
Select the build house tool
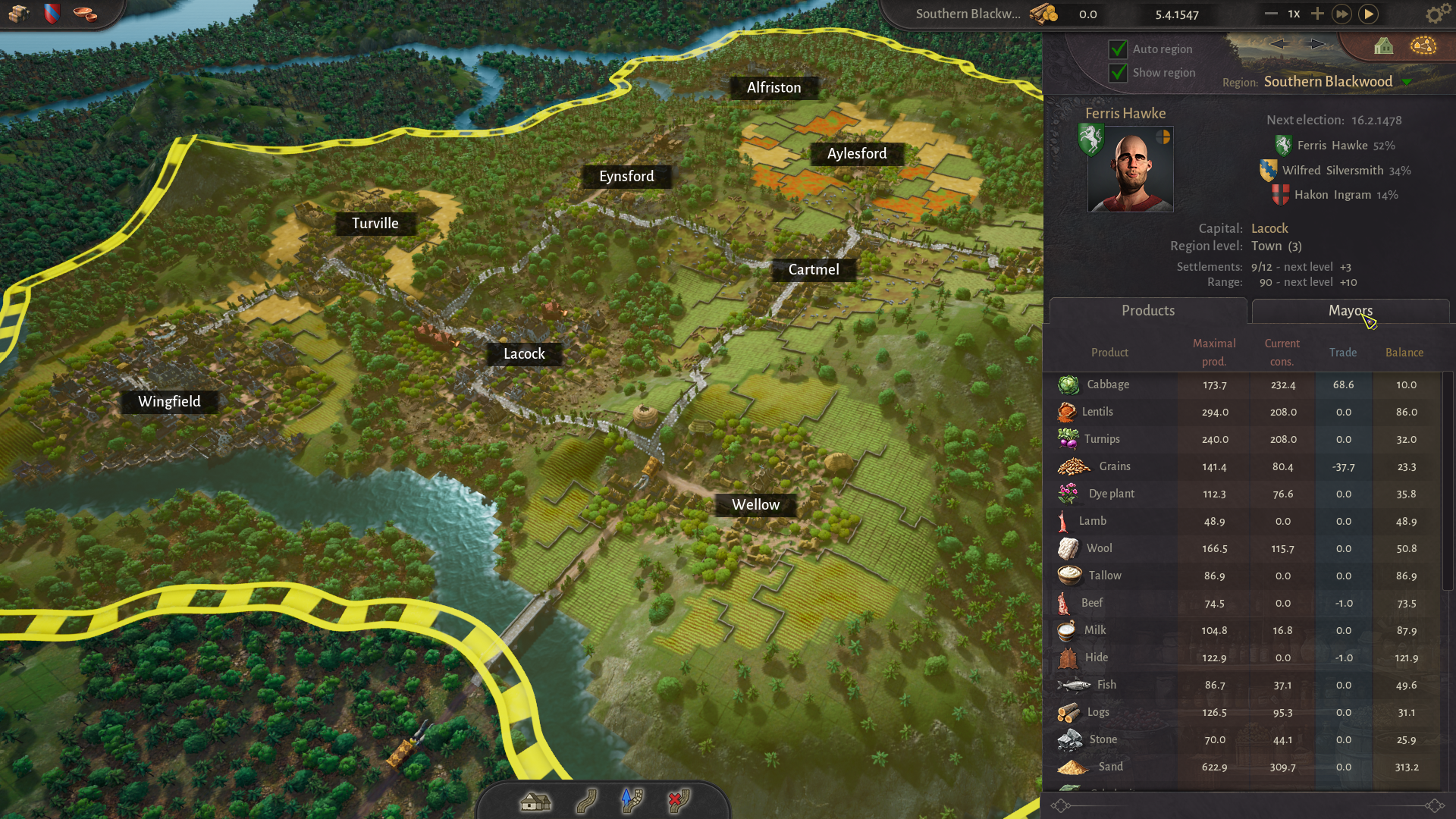coord(535,801)
